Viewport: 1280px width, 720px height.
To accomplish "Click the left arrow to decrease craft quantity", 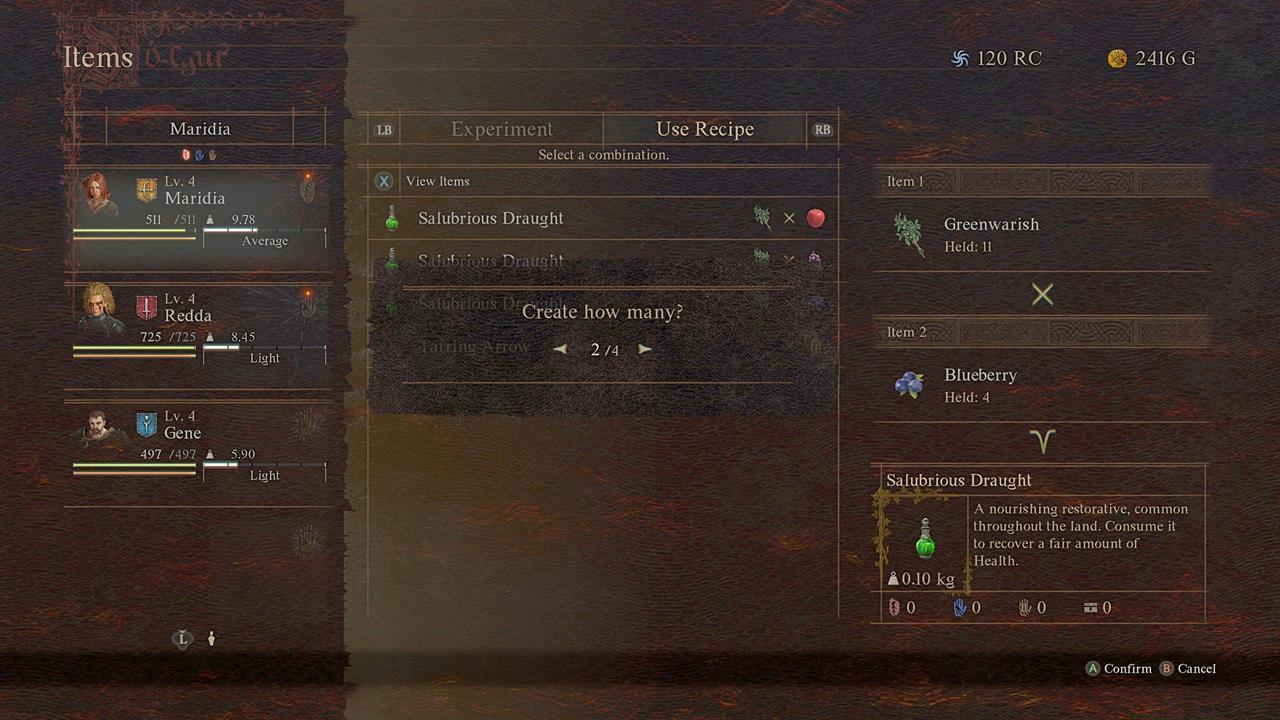I will click(x=560, y=349).
